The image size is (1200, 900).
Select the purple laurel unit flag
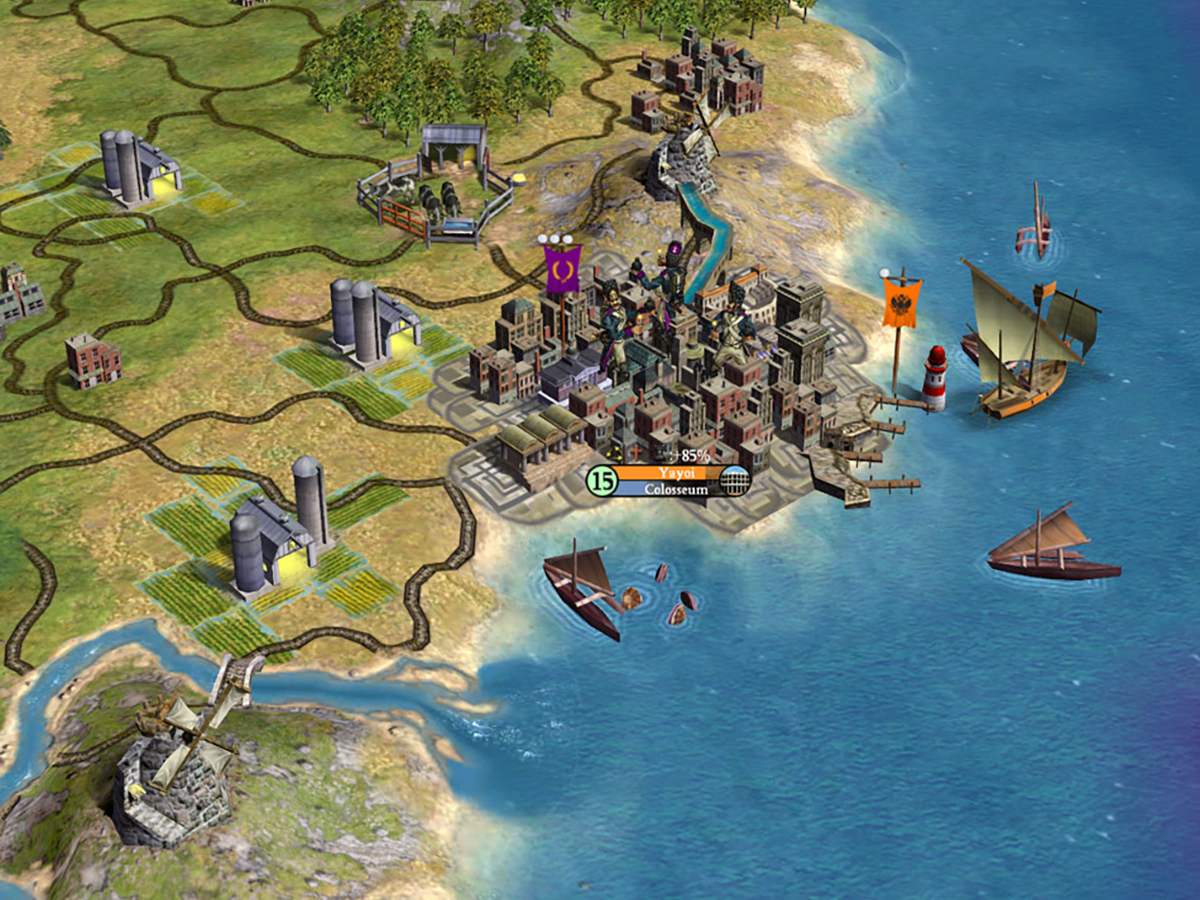coord(562,269)
